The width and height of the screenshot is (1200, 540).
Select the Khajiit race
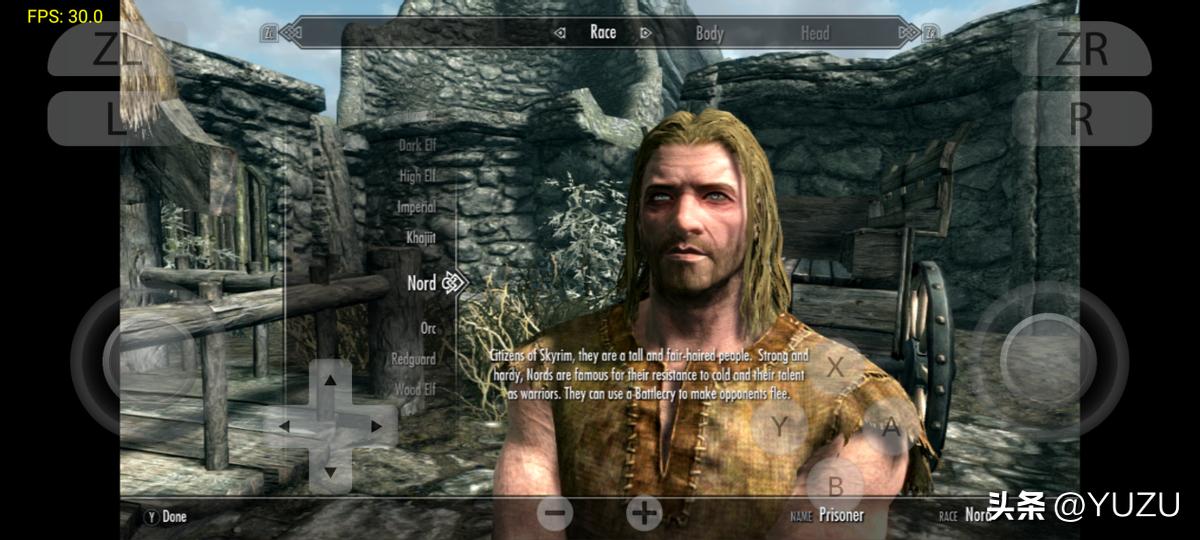[x=420, y=238]
